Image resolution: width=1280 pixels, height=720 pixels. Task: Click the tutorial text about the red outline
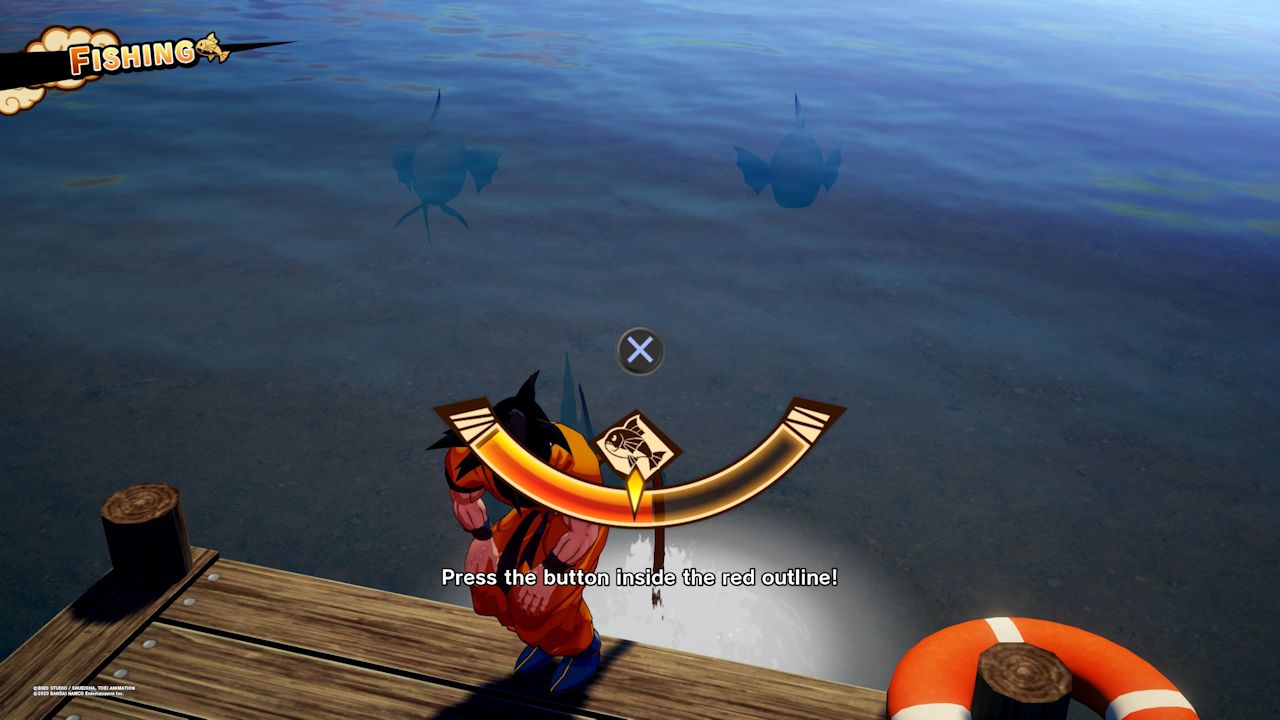640,578
